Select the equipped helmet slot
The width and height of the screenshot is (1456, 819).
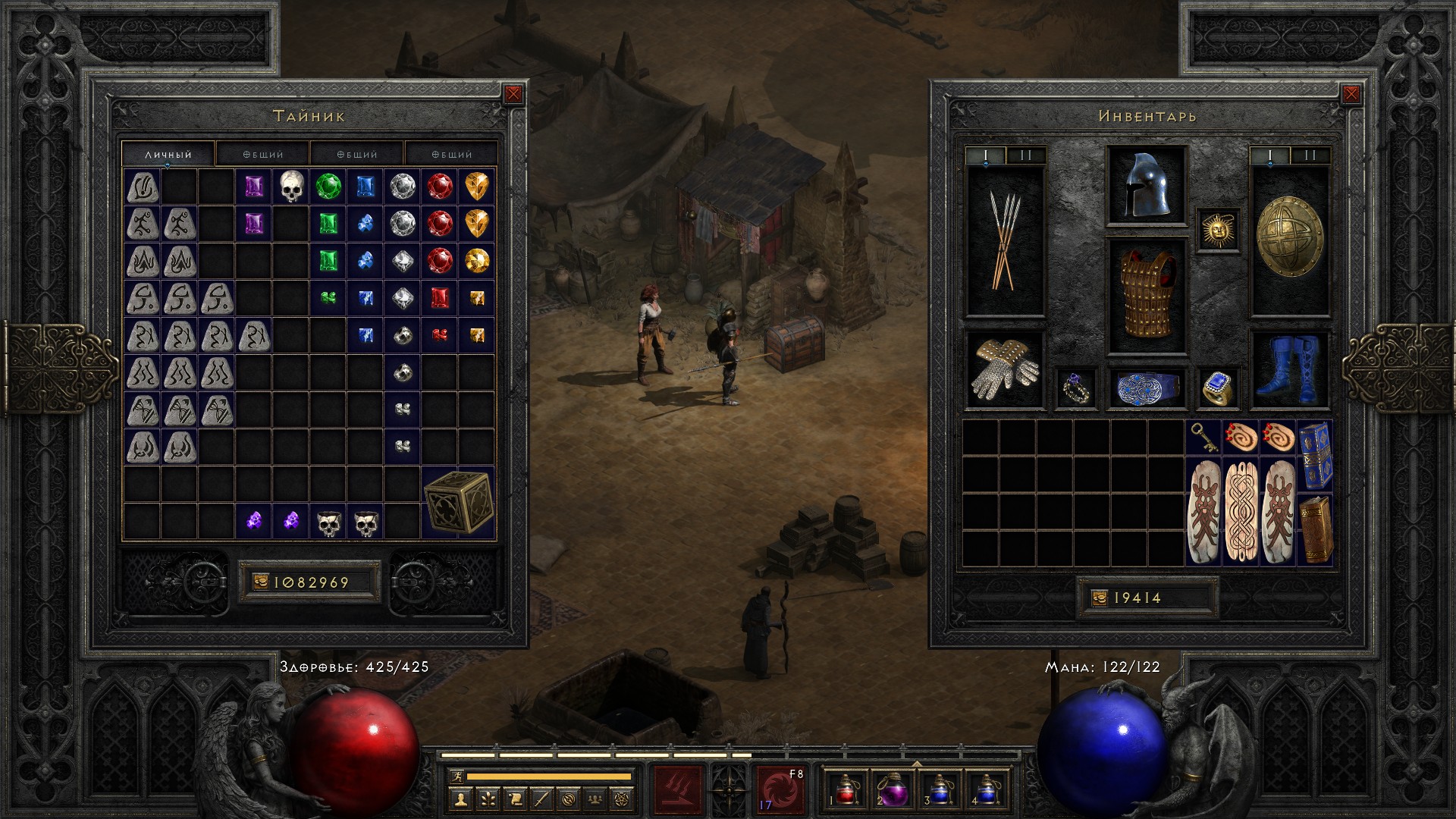coord(1146,186)
